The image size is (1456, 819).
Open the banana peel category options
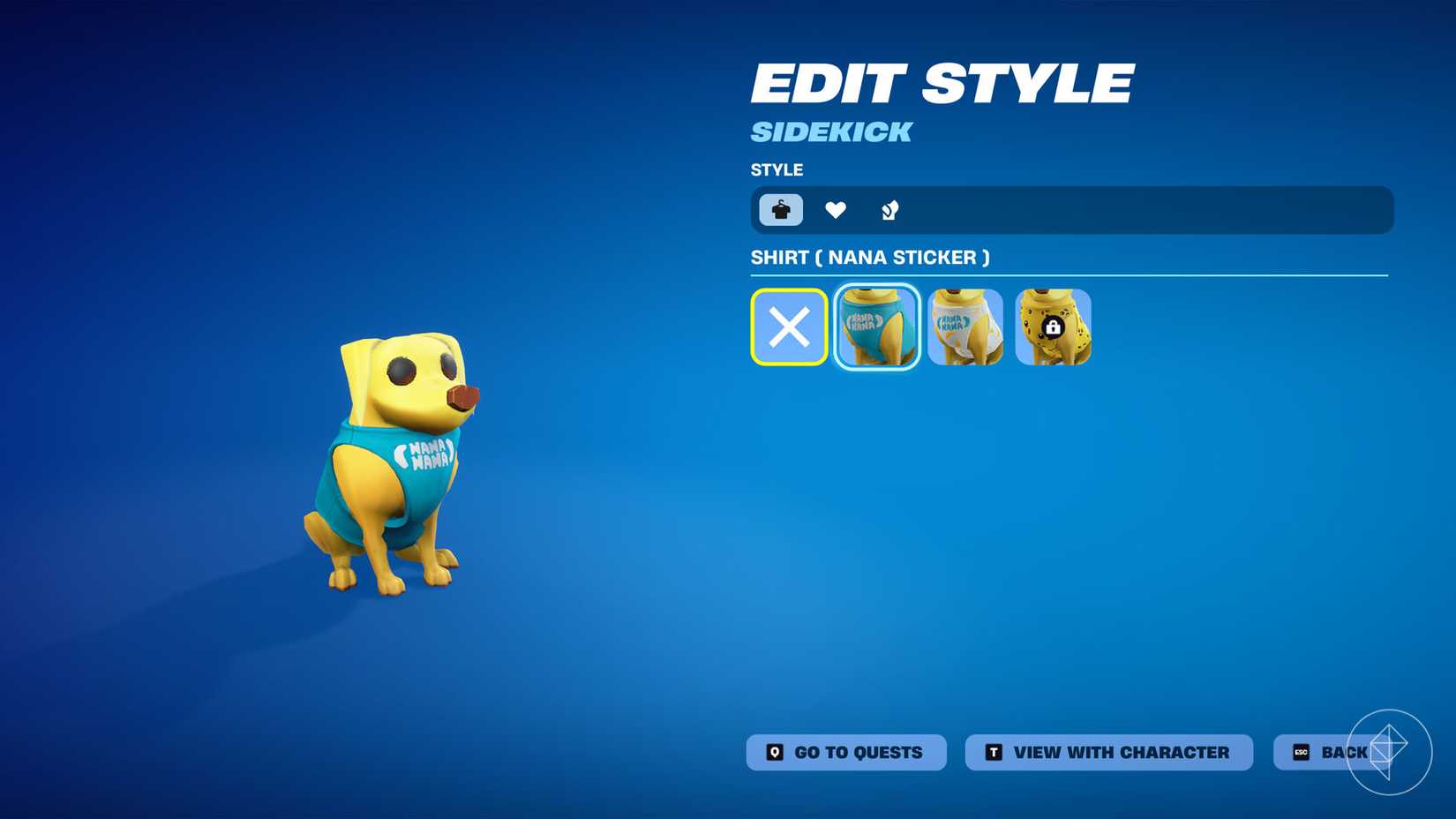889,209
